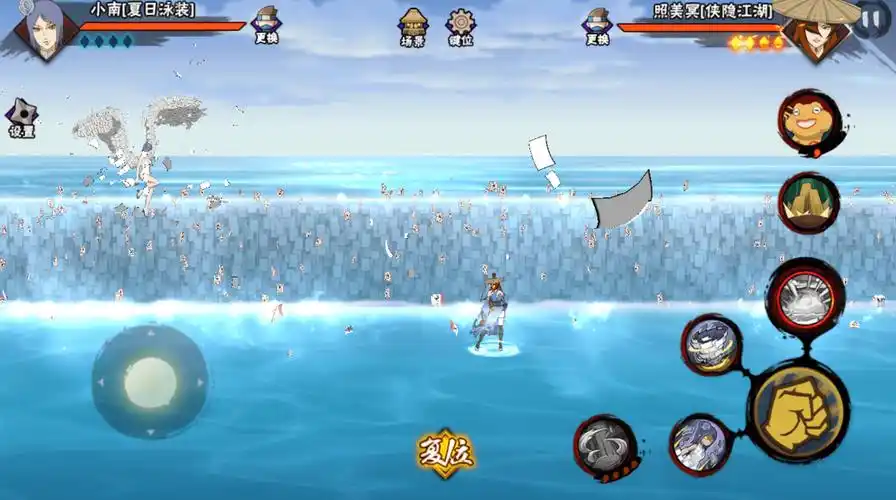Tap the 更换 button next to 小南
The image size is (896, 500).
[x=266, y=25]
